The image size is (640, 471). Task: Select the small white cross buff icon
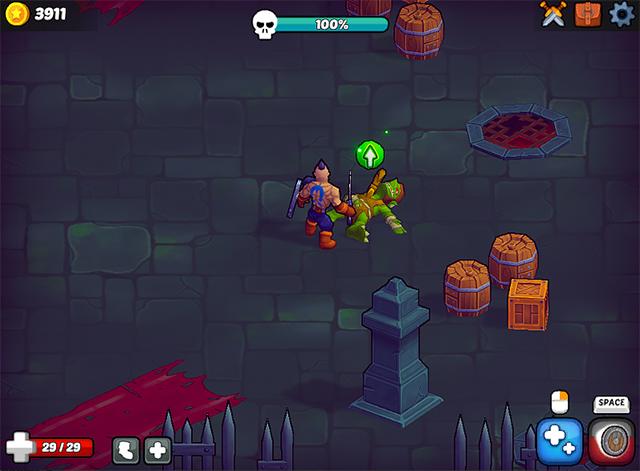click(x=157, y=450)
